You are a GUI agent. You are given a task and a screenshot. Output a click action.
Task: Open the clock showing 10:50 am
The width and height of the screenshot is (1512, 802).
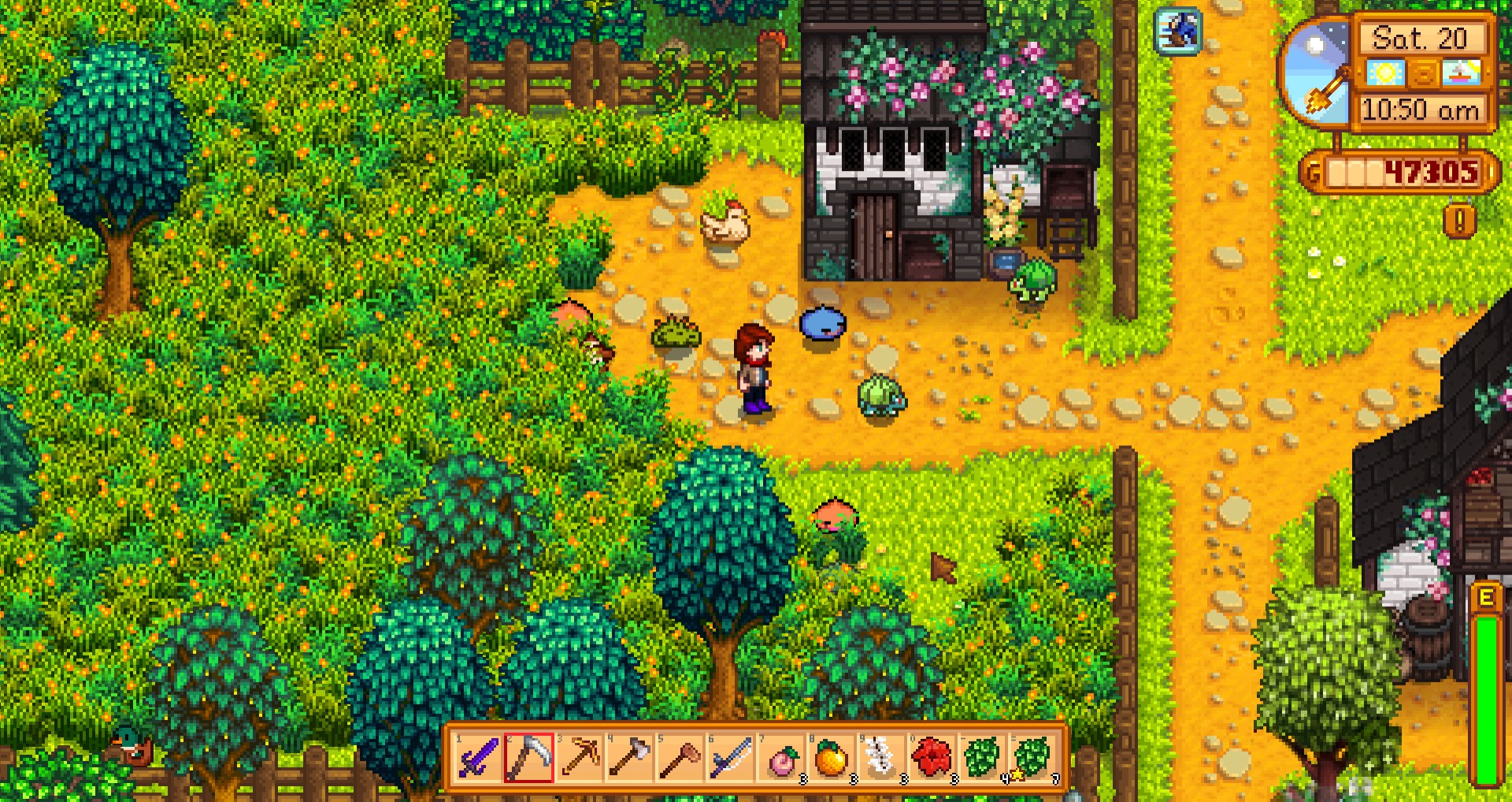(x=1422, y=108)
